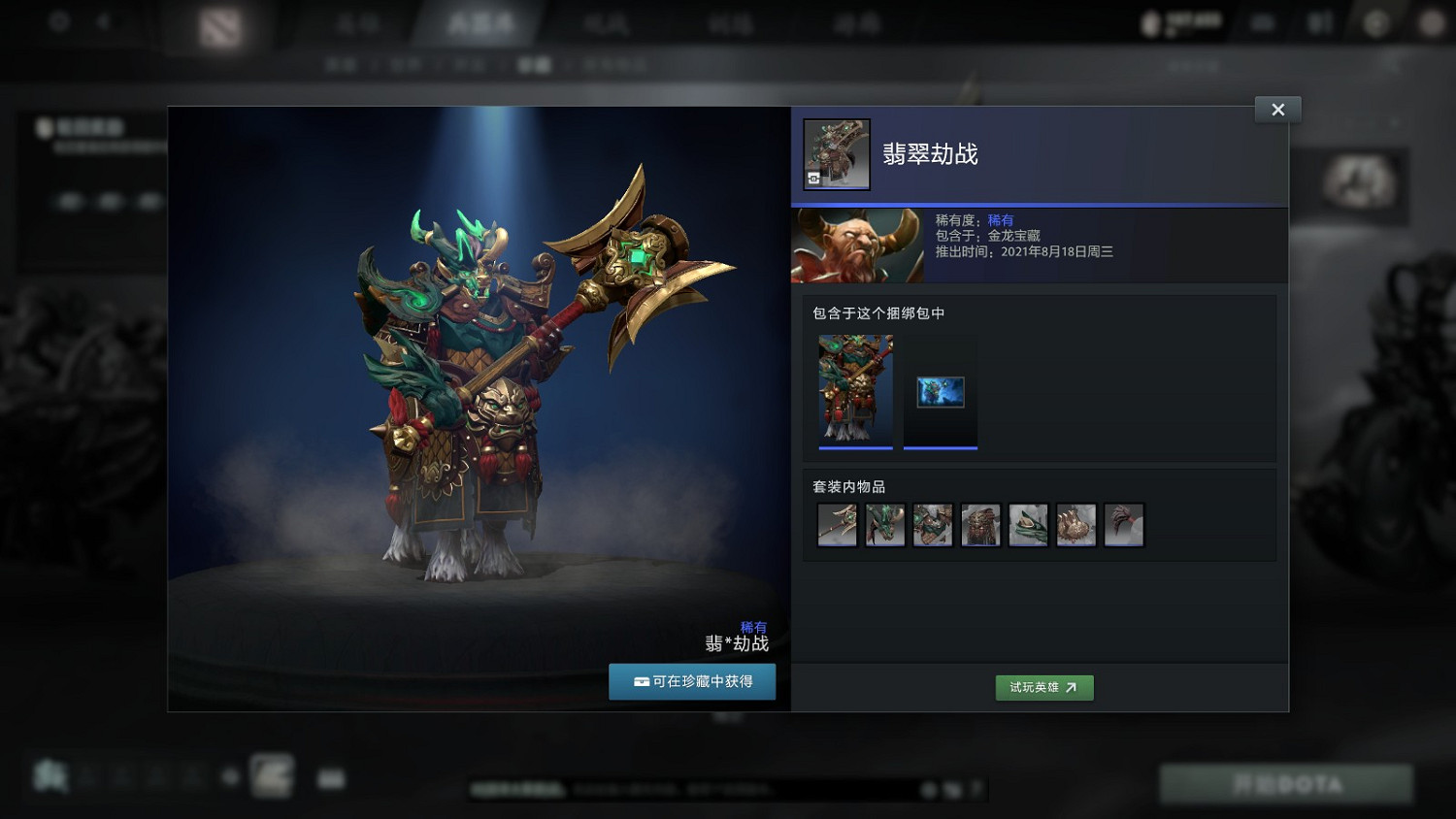1456x819 pixels.
Task: Click the belt armor item icon in set list
Action: click(980, 524)
